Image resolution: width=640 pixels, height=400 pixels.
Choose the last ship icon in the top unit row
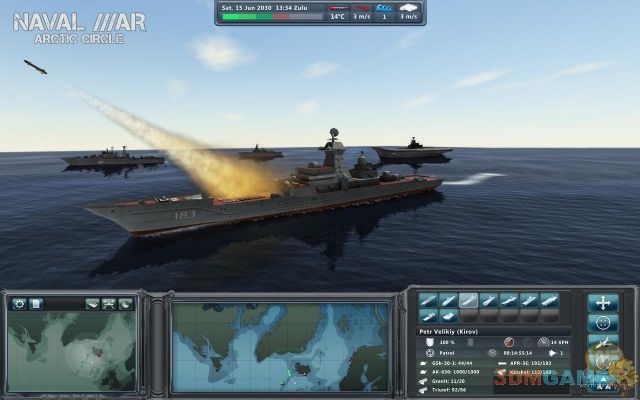click(x=550, y=300)
